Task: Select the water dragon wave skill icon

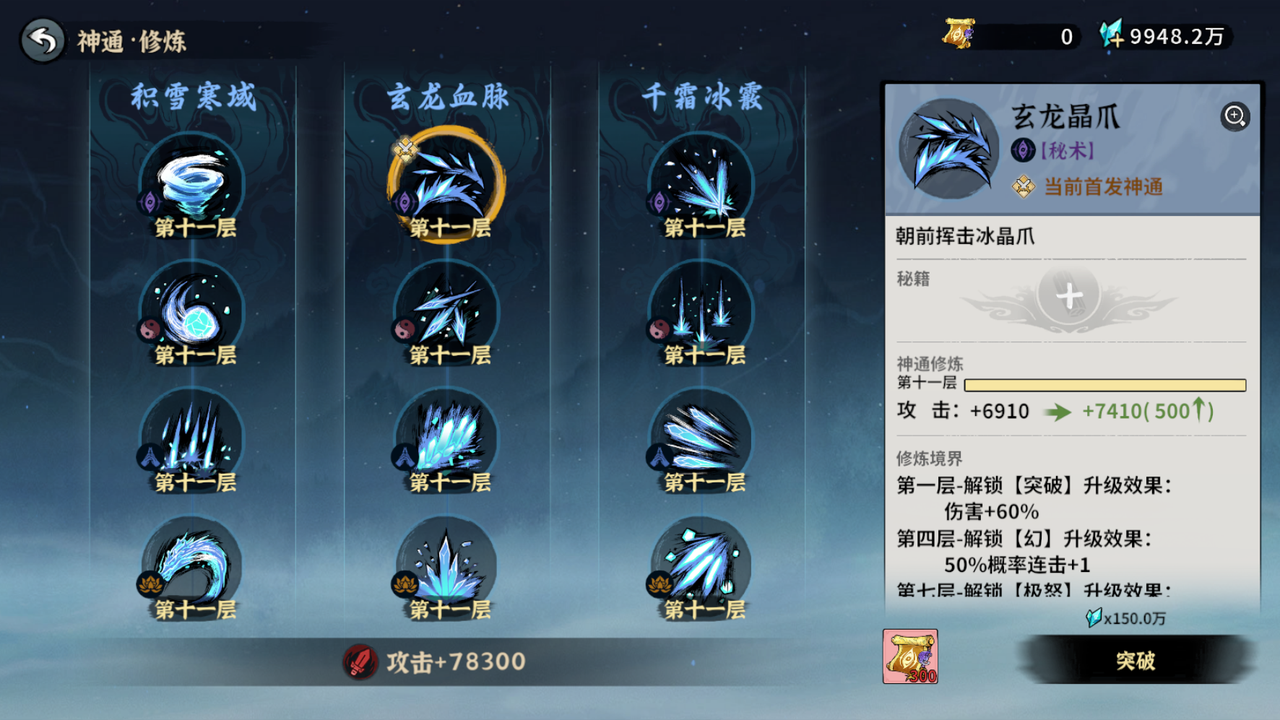Action: click(x=191, y=562)
